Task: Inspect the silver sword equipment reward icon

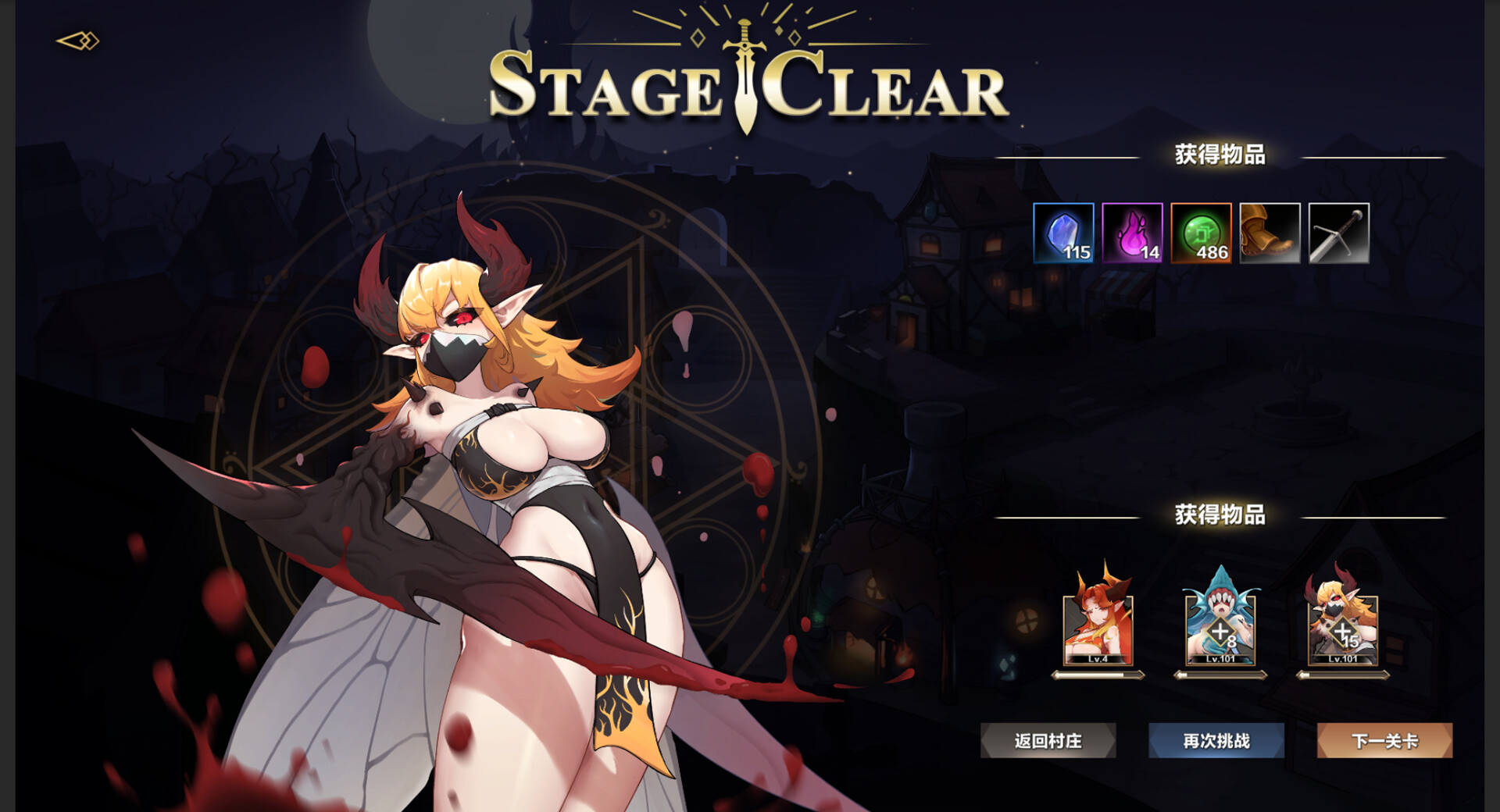Action: click(1338, 232)
